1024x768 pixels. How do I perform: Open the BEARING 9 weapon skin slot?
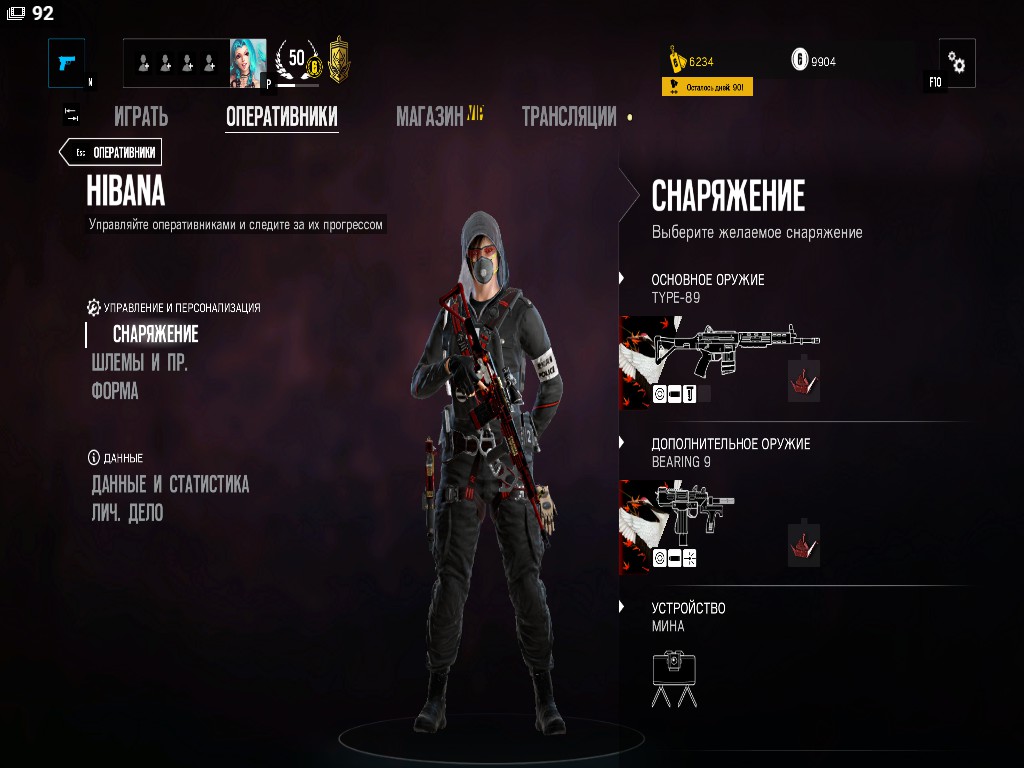(803, 545)
